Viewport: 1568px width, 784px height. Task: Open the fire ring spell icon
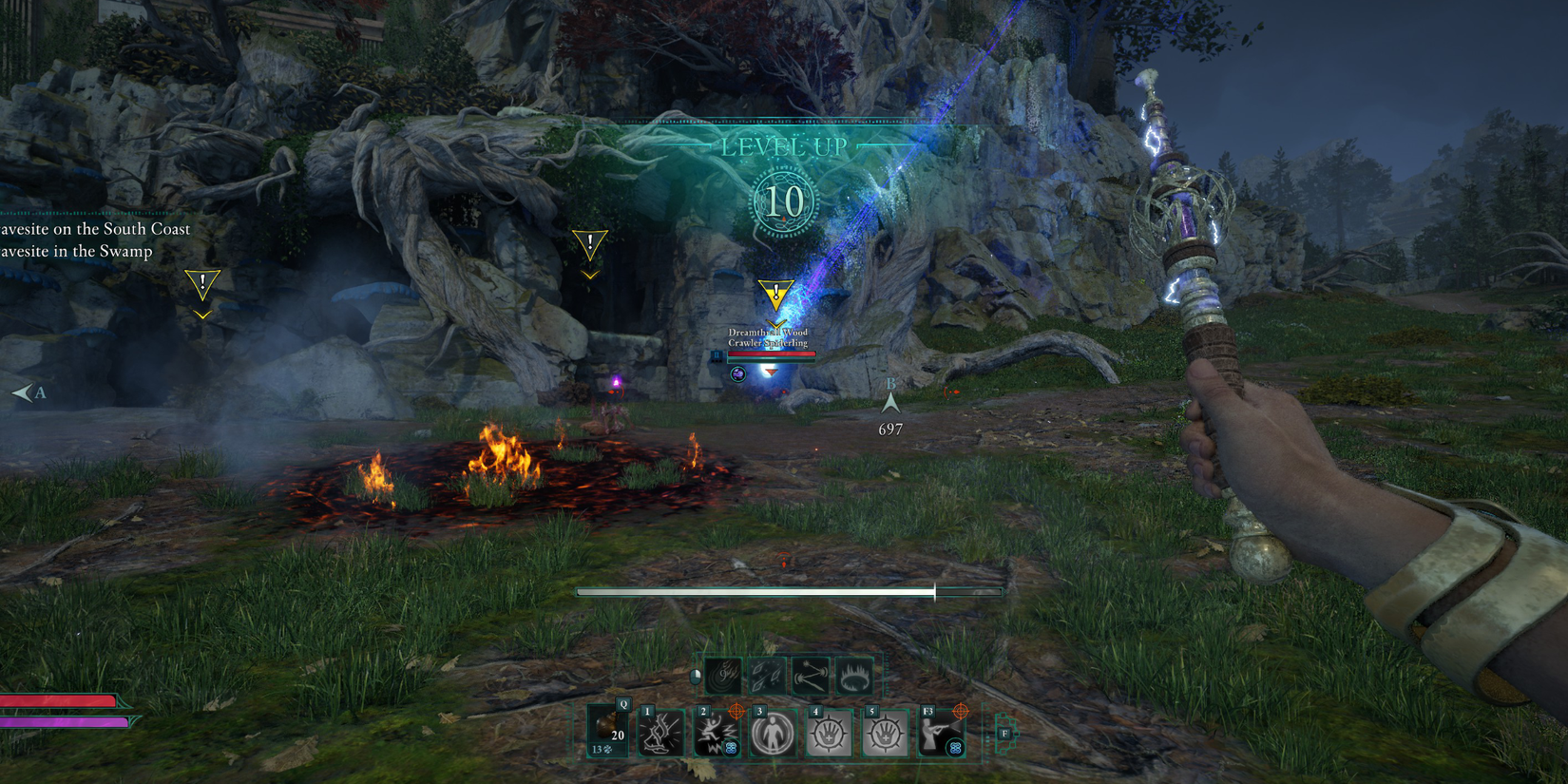(x=853, y=677)
